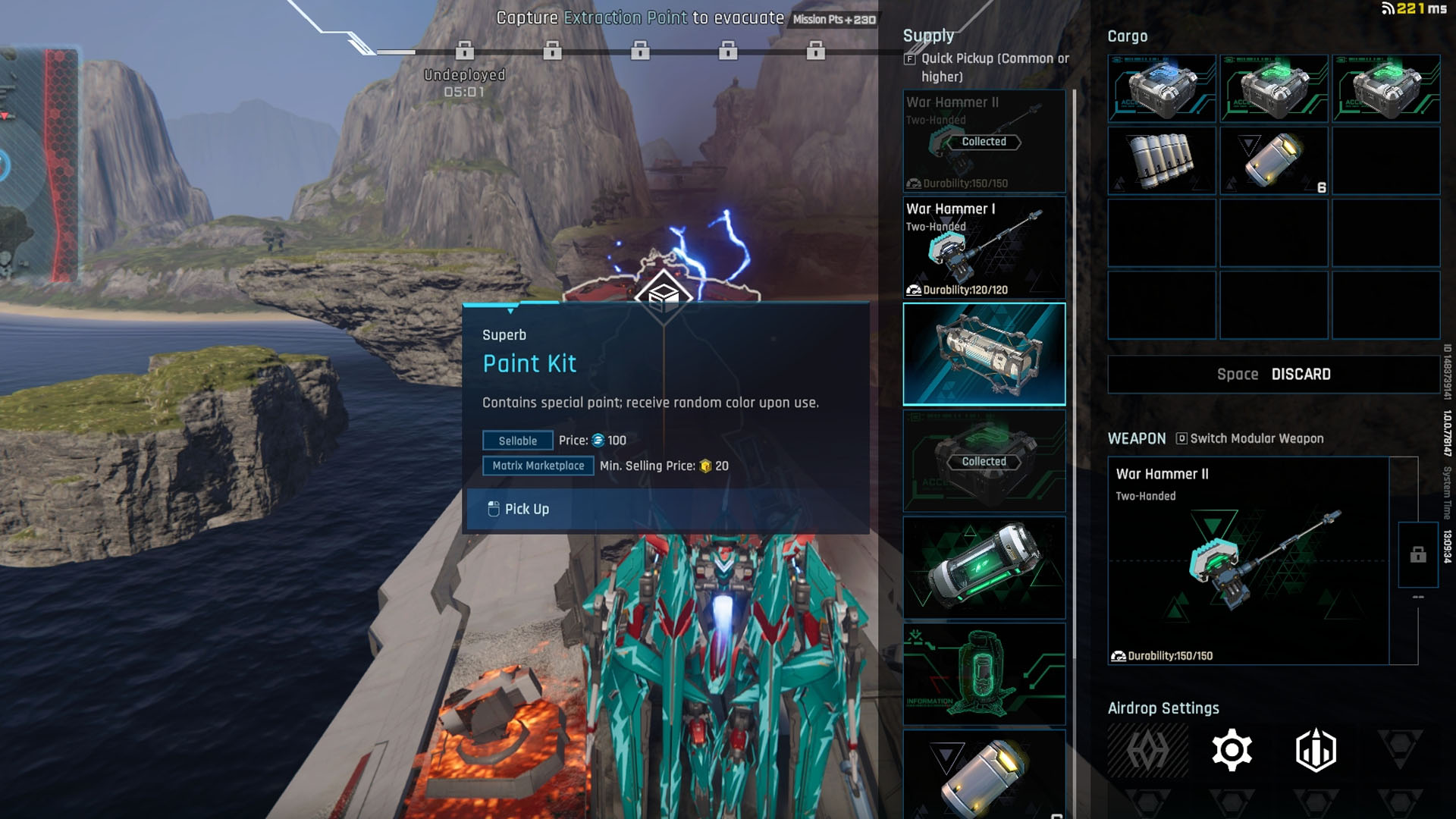The height and width of the screenshot is (819, 1456).
Task: Open the Airdrop Settings gear icon
Action: pos(1233,749)
